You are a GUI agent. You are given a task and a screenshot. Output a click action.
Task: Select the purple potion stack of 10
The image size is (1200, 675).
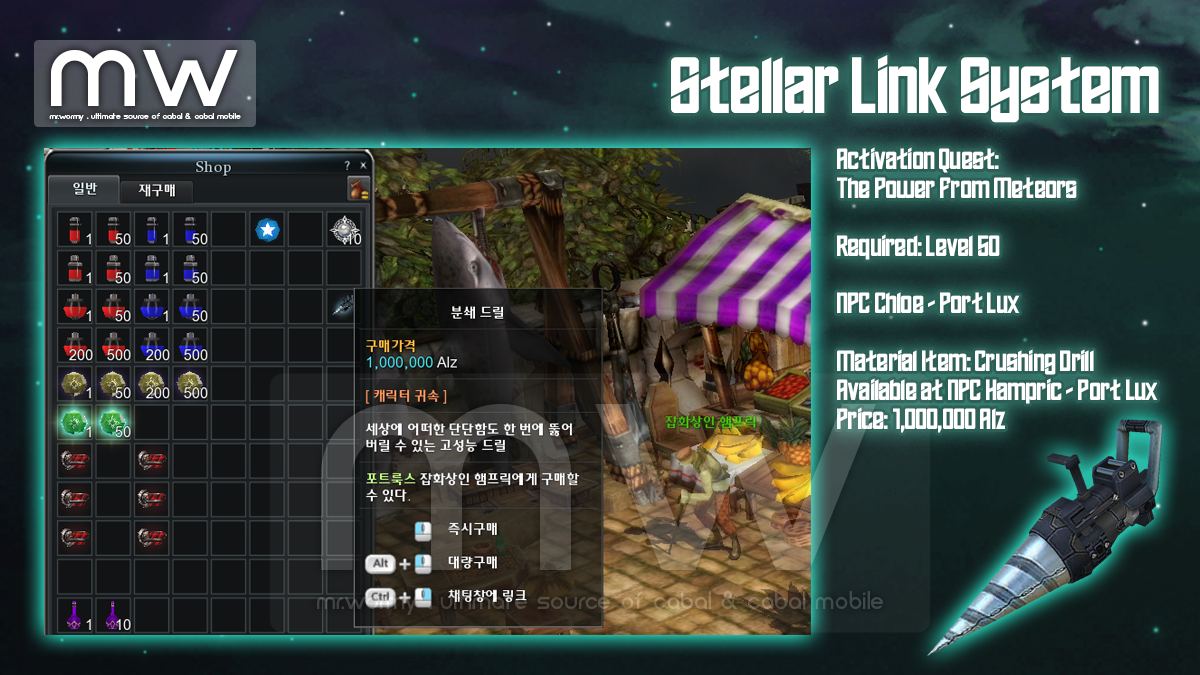[x=113, y=615]
